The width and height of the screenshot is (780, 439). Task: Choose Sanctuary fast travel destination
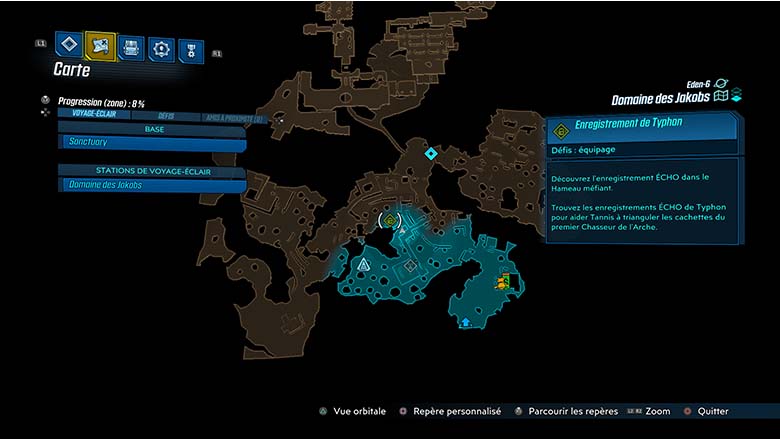pos(152,144)
